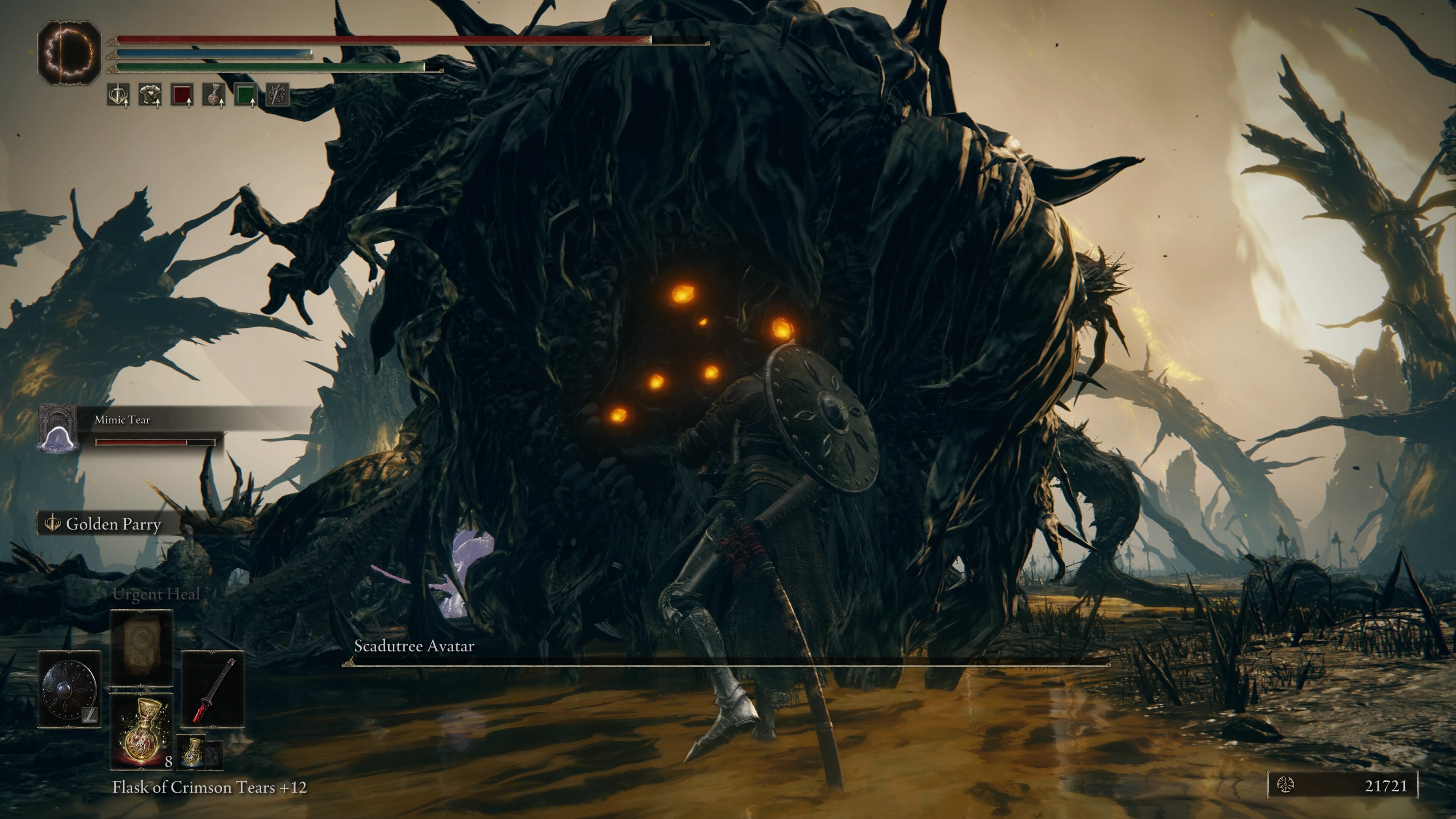
Task: Click the dagger status effect icon
Action: tap(278, 95)
